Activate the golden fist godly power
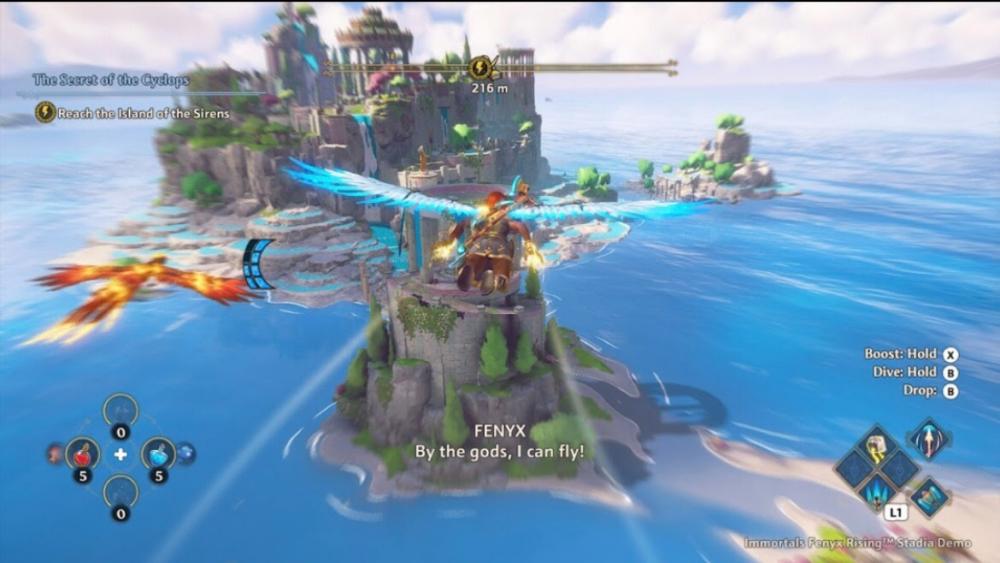Viewport: 1000px width, 563px height. click(878, 446)
